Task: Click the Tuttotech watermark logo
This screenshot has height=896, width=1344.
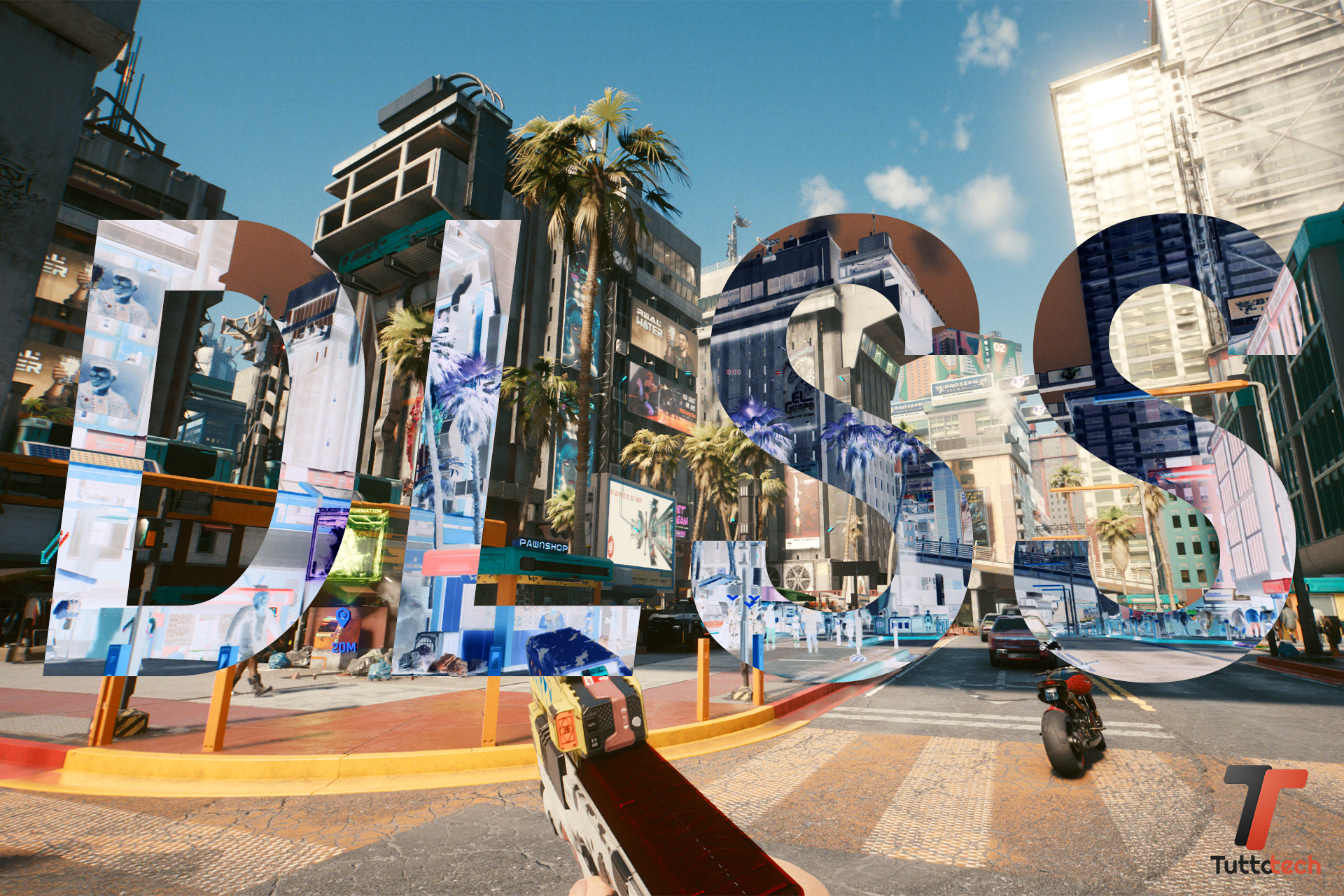Action: [x=1266, y=819]
